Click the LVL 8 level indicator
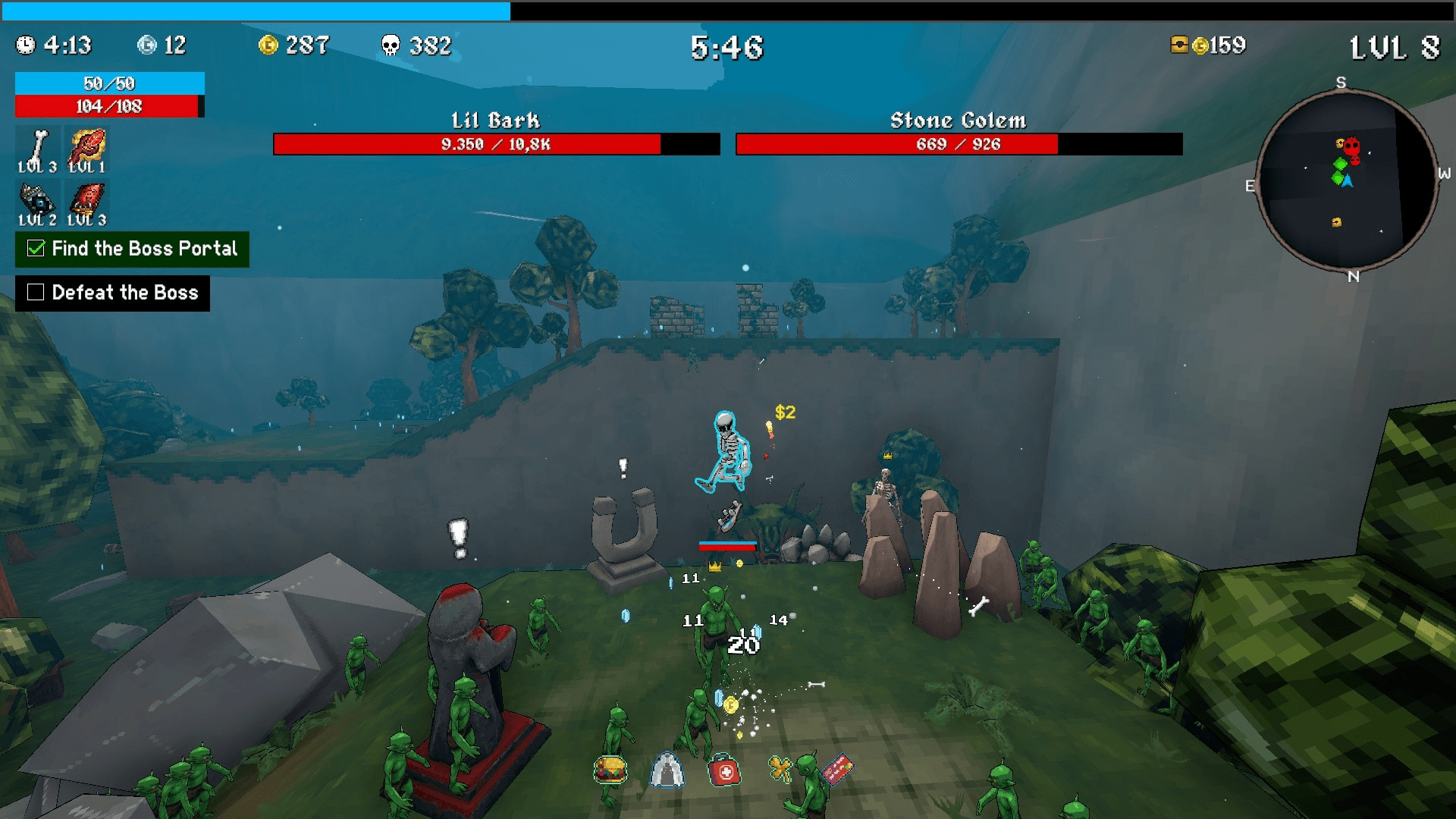 pos(1395,47)
